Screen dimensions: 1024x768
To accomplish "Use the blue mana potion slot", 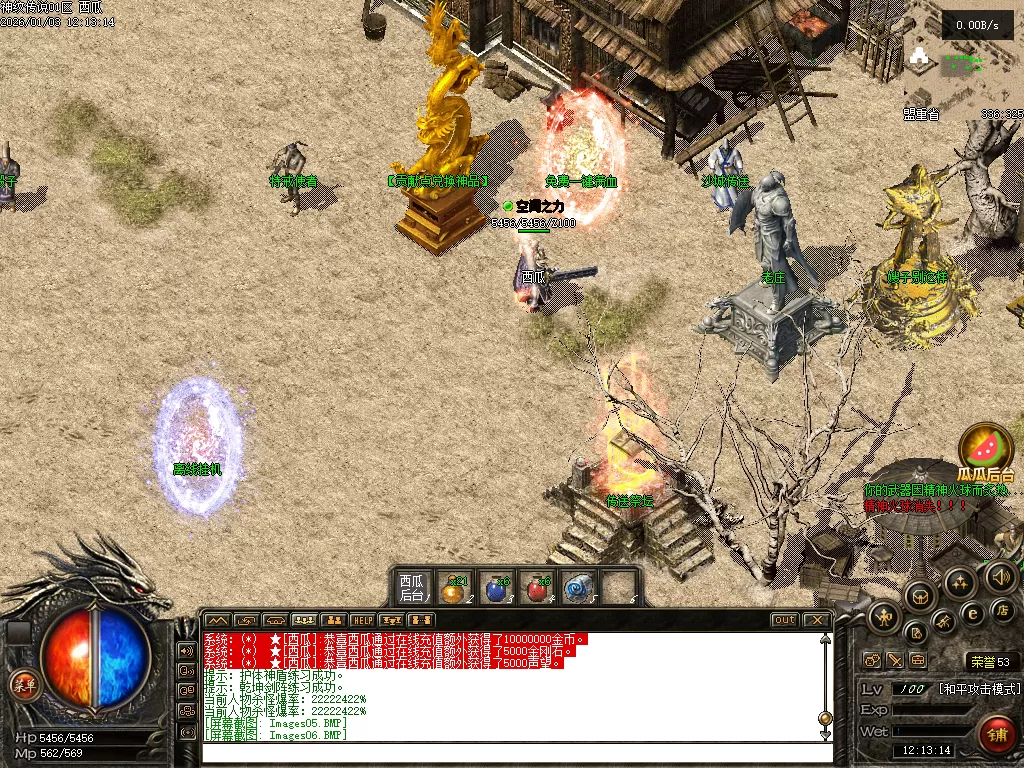I will (x=496, y=589).
